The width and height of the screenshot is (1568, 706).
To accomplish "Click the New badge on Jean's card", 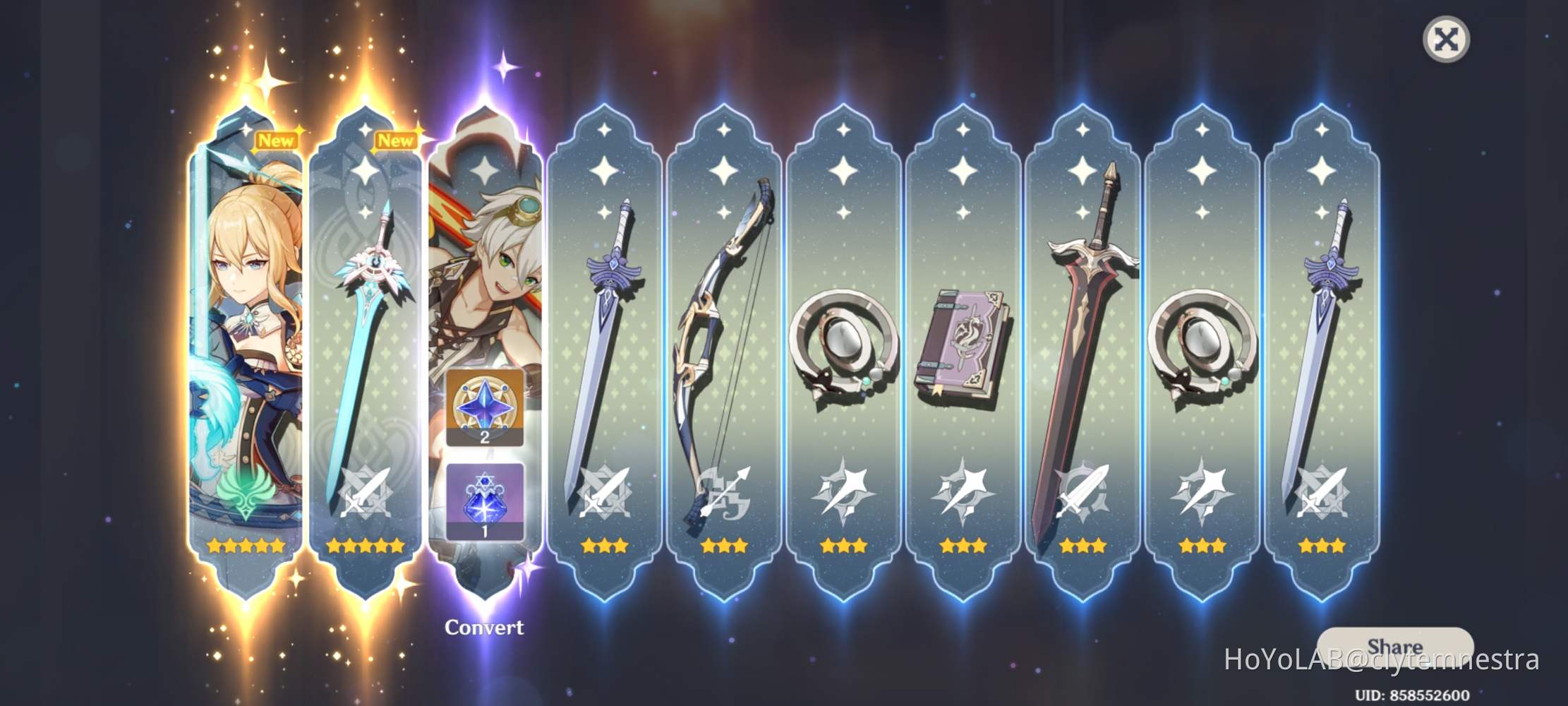I will click(277, 141).
